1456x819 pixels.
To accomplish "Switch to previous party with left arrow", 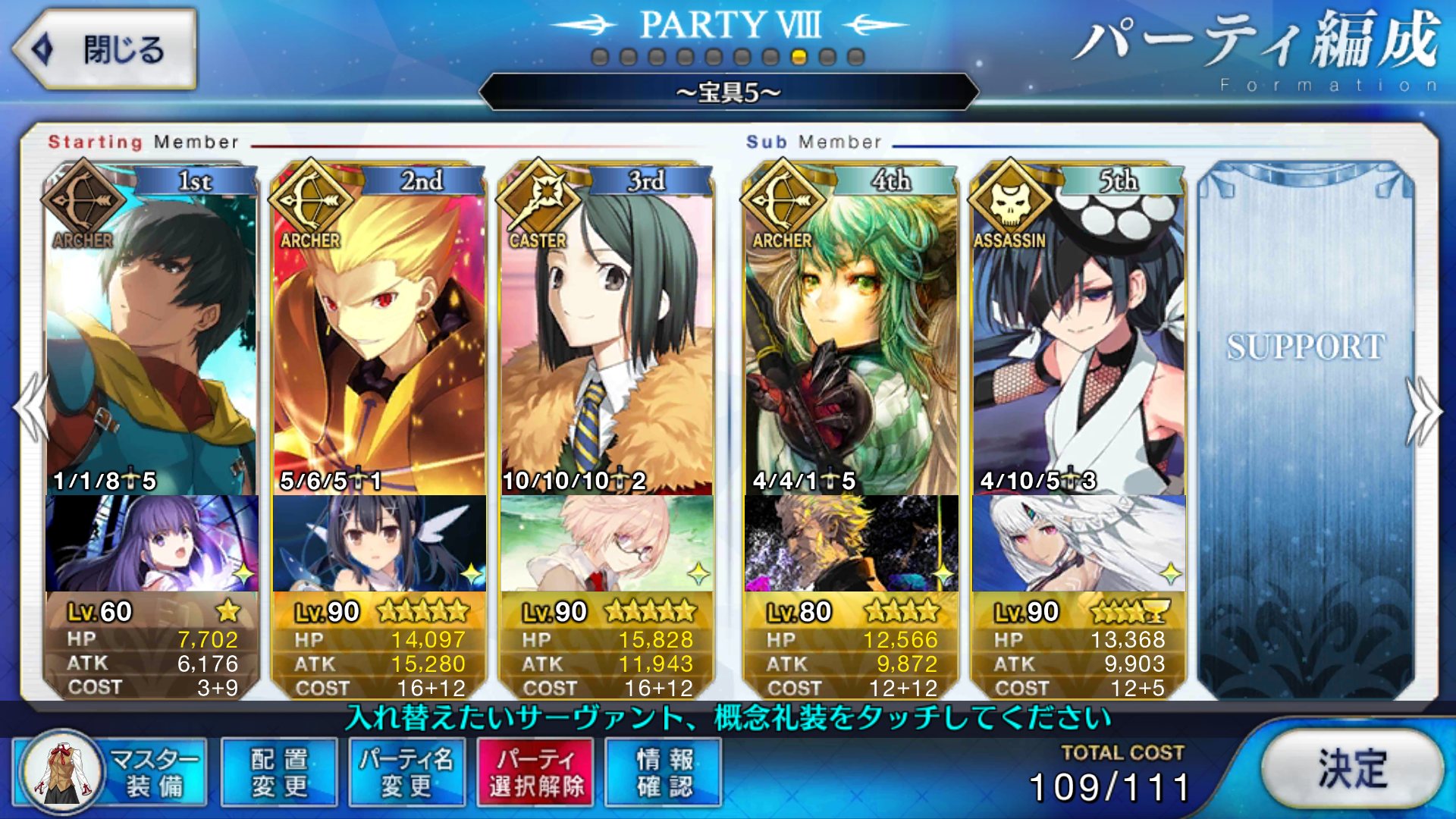I will click(32, 409).
